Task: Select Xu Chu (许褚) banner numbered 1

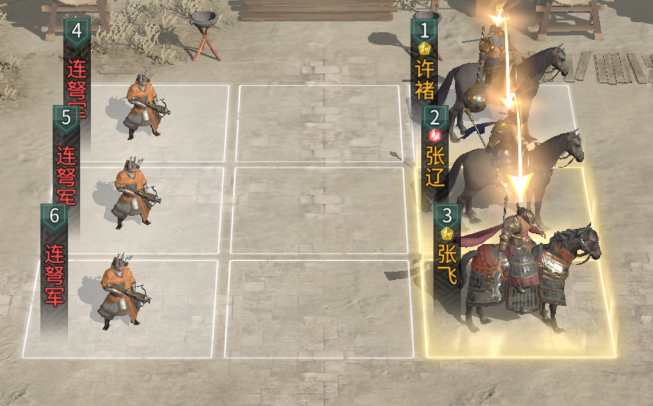Action: [x=426, y=62]
